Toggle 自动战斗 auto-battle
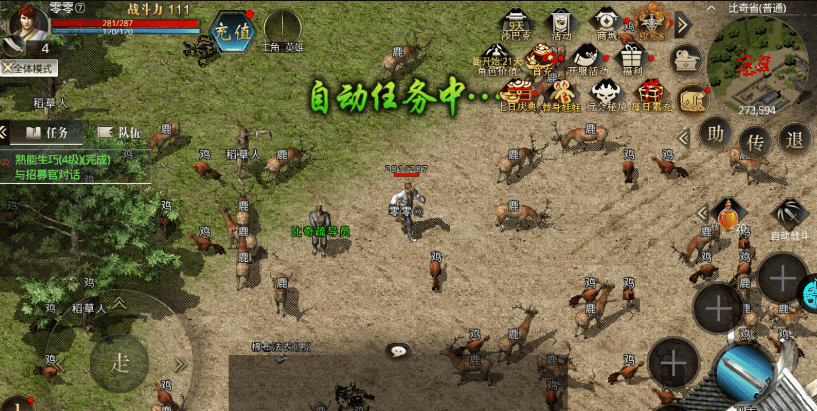The image size is (817, 411). tap(789, 217)
